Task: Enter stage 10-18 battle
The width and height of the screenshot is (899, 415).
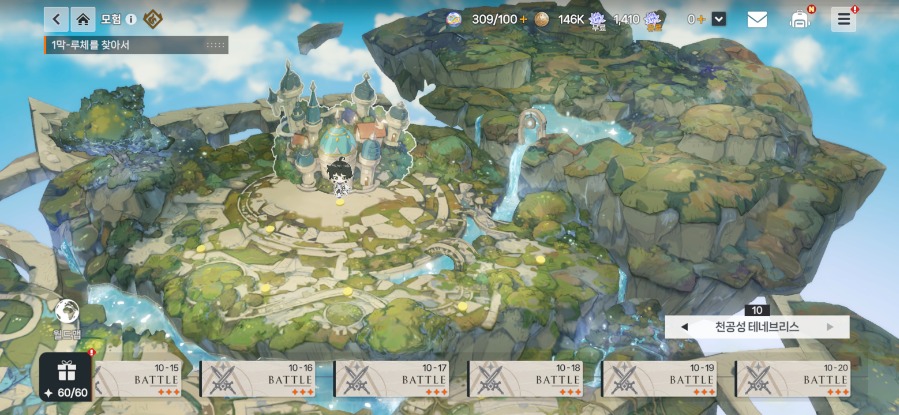Action: pos(527,380)
